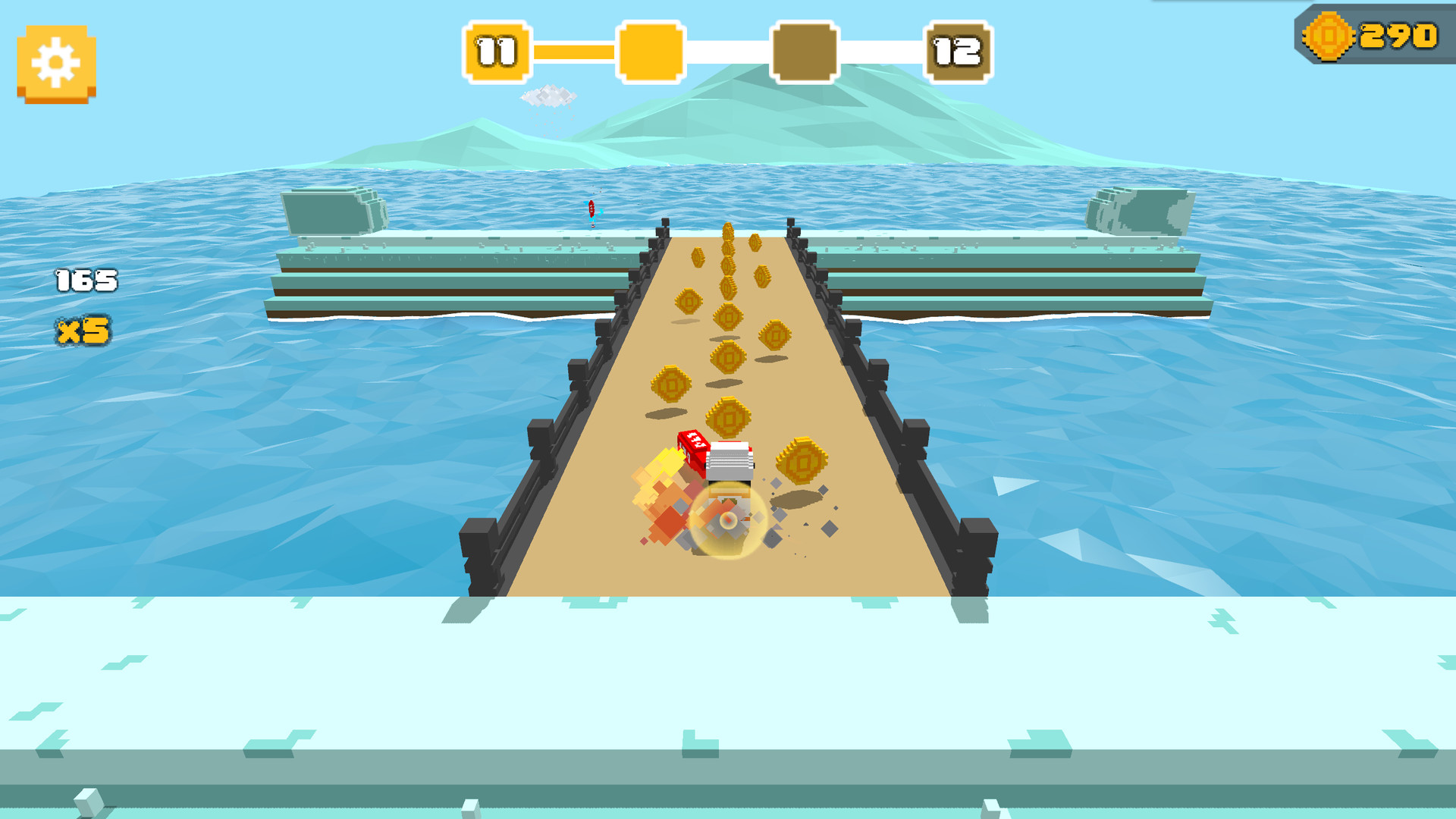Click the completed yellow checkpoint square
The image size is (1456, 819).
click(651, 50)
